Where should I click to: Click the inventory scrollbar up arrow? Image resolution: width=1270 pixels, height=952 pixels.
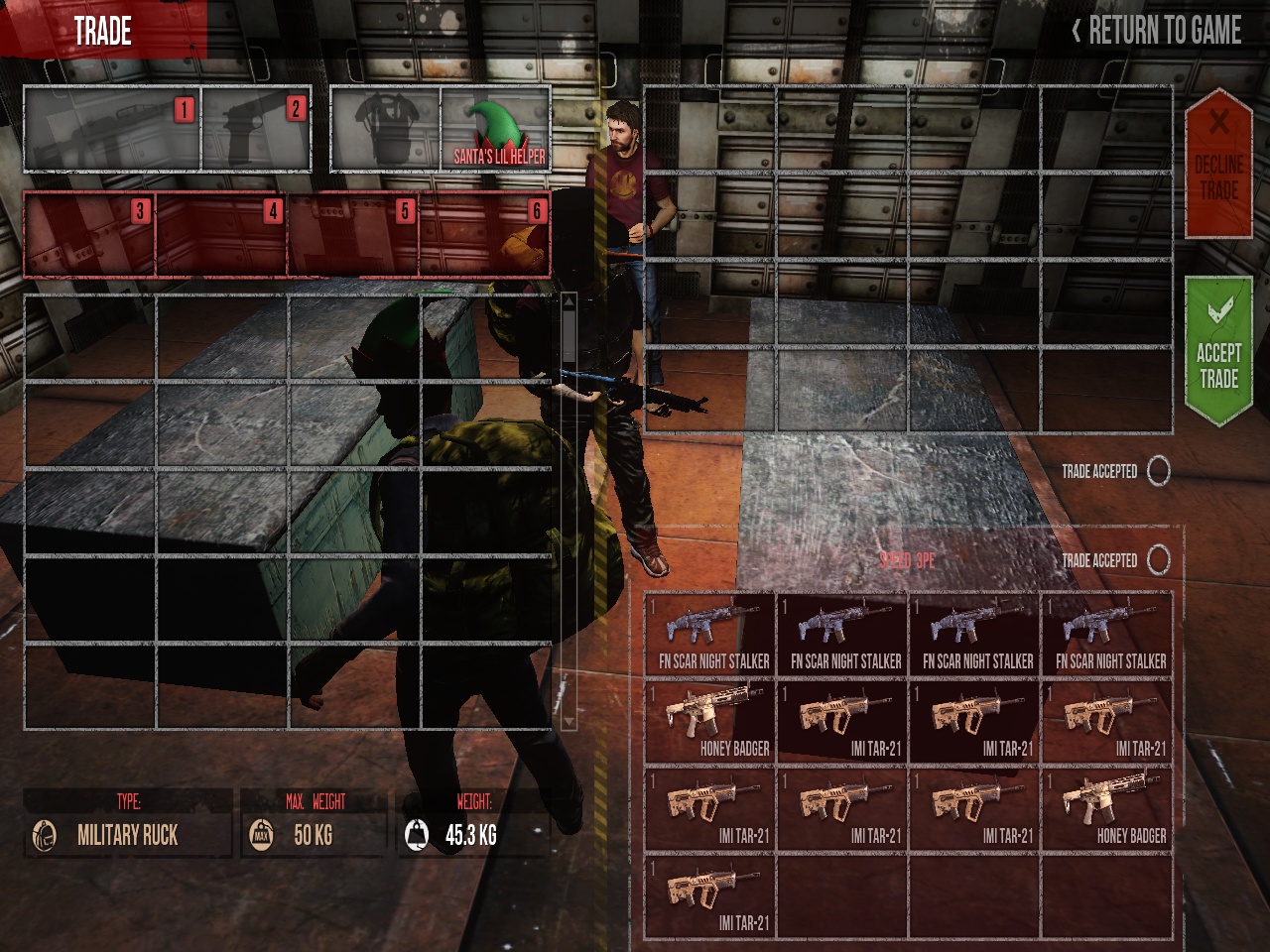click(x=569, y=303)
